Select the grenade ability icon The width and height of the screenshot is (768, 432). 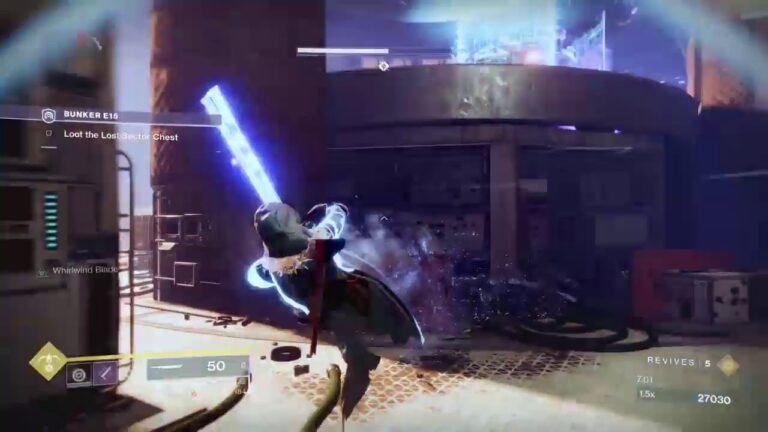[78, 375]
